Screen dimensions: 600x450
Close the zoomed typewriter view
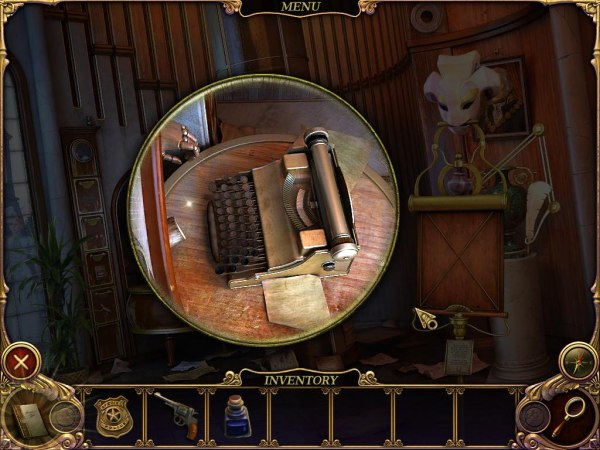click(x=21, y=360)
